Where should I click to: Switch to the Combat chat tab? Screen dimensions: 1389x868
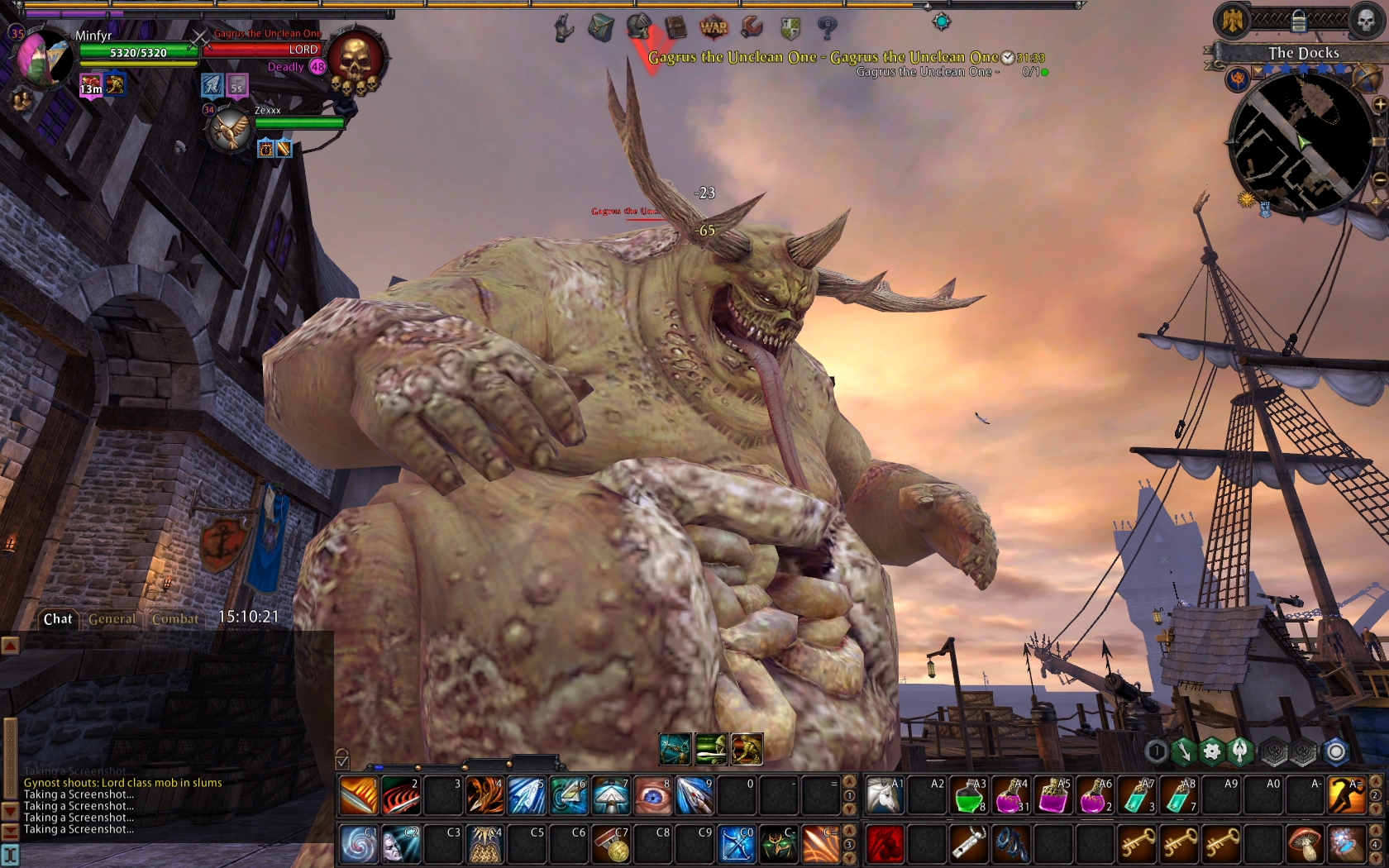coord(174,618)
